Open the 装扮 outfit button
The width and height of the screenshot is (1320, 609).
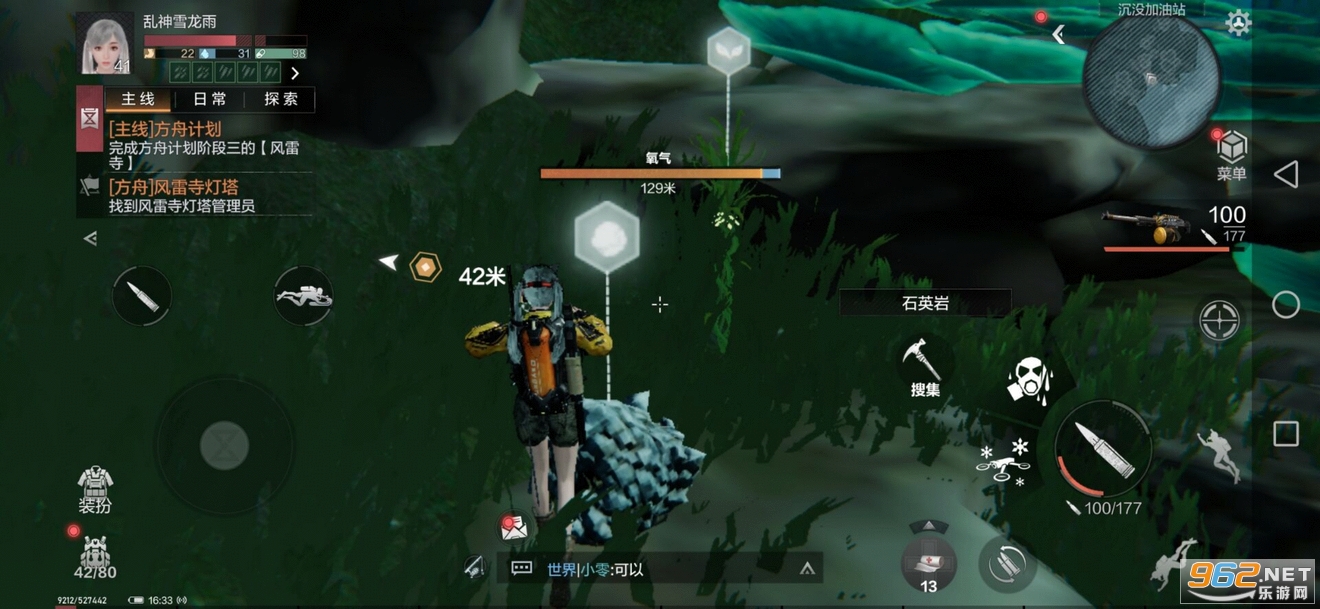(95, 489)
